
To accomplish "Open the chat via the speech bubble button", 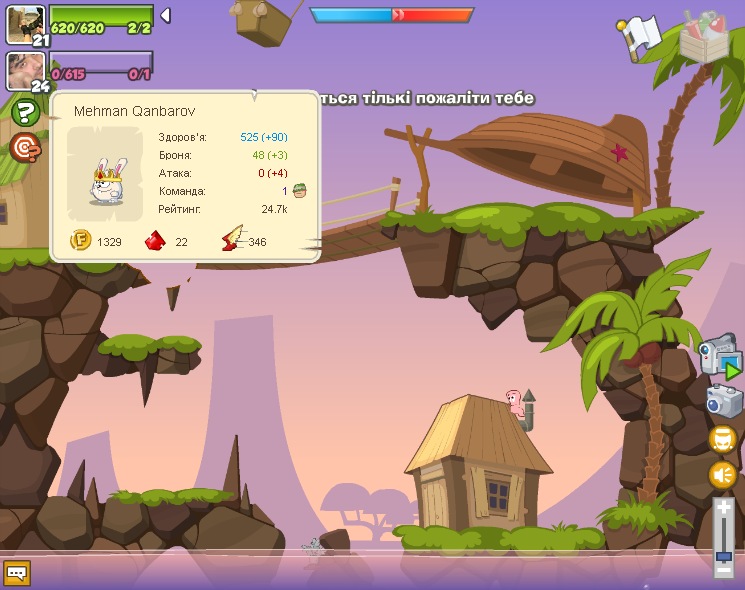I will click(17, 573).
